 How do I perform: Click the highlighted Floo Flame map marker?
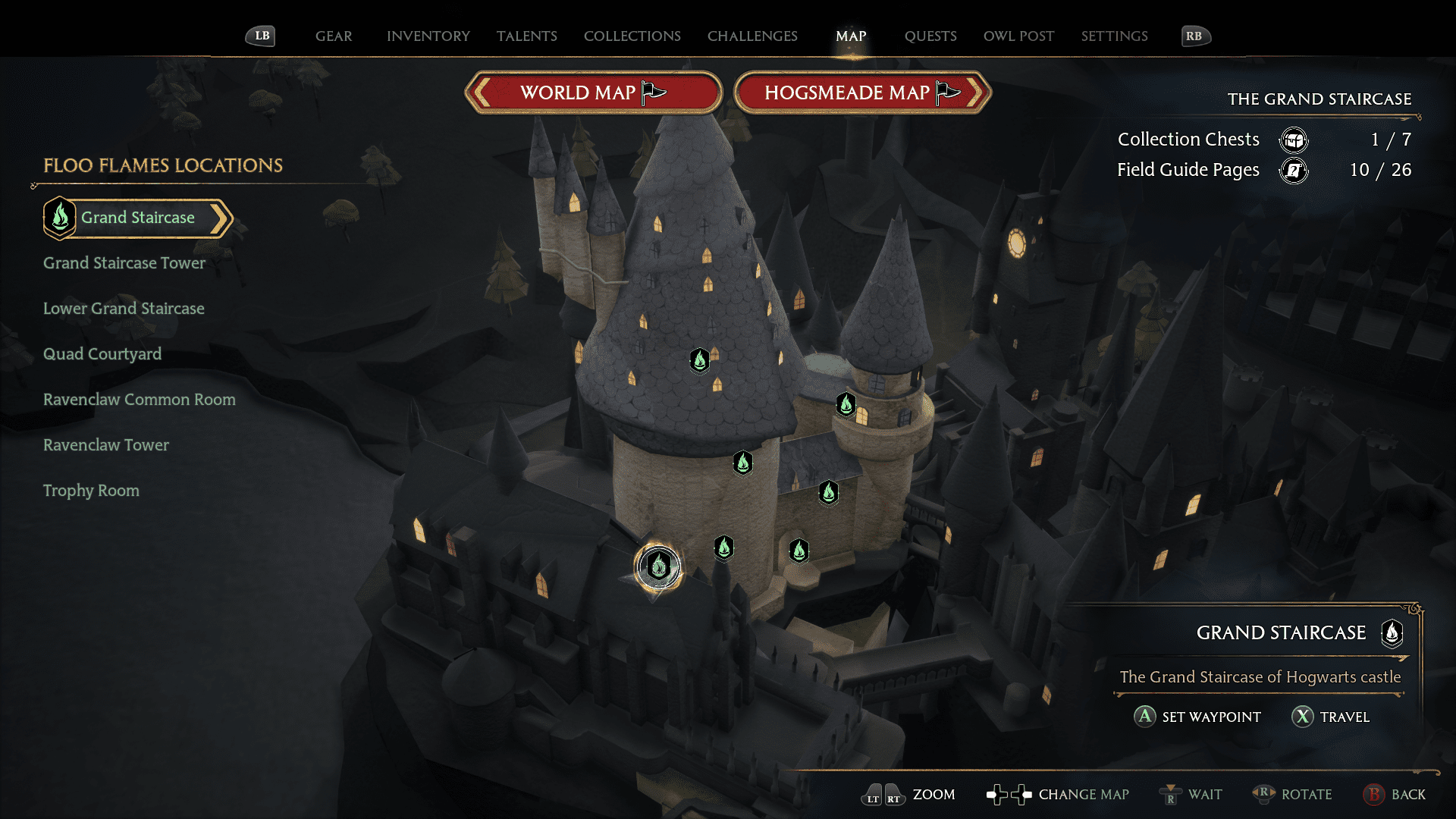[658, 566]
